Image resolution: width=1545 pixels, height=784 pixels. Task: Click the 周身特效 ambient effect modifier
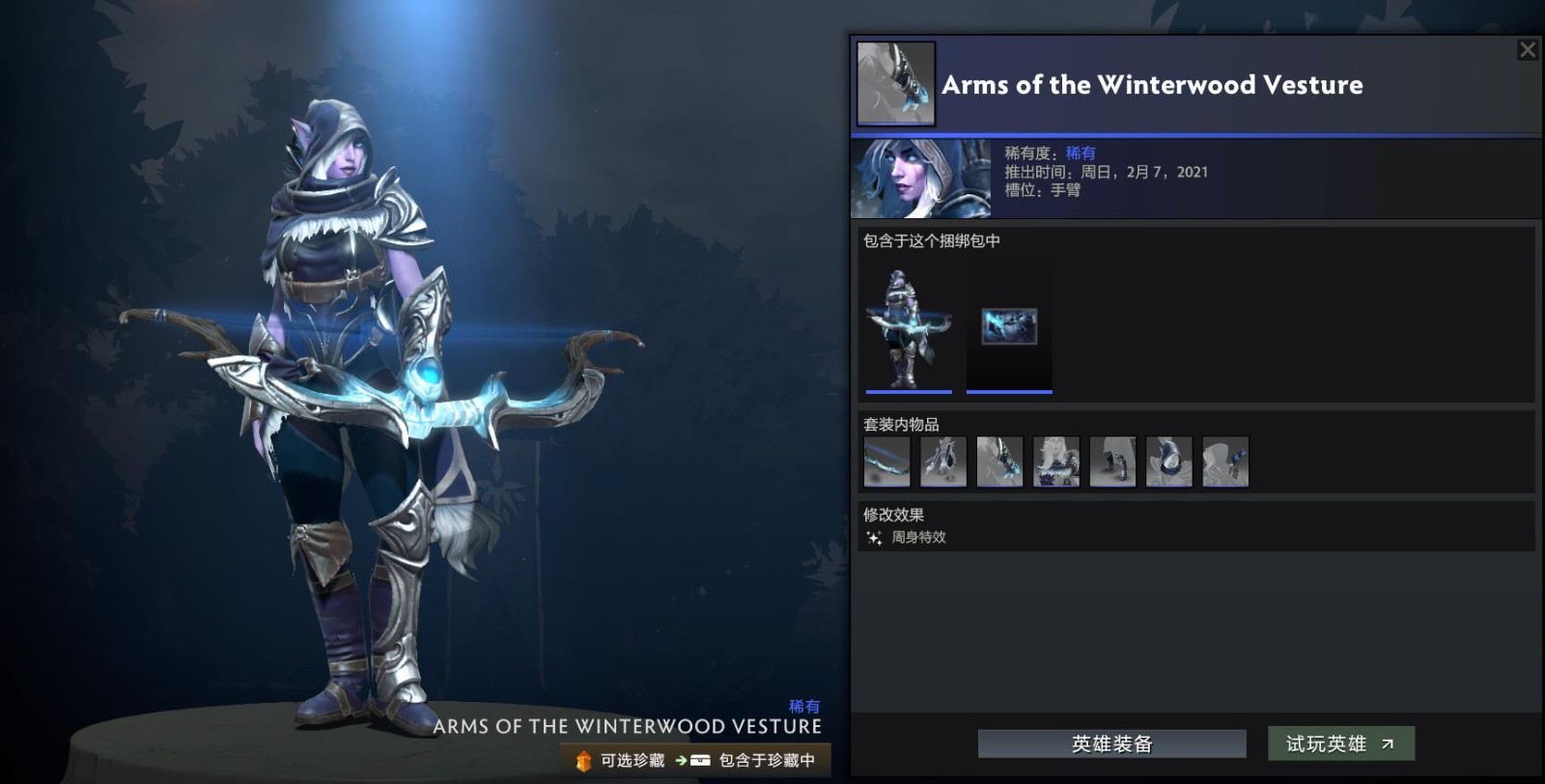click(917, 538)
